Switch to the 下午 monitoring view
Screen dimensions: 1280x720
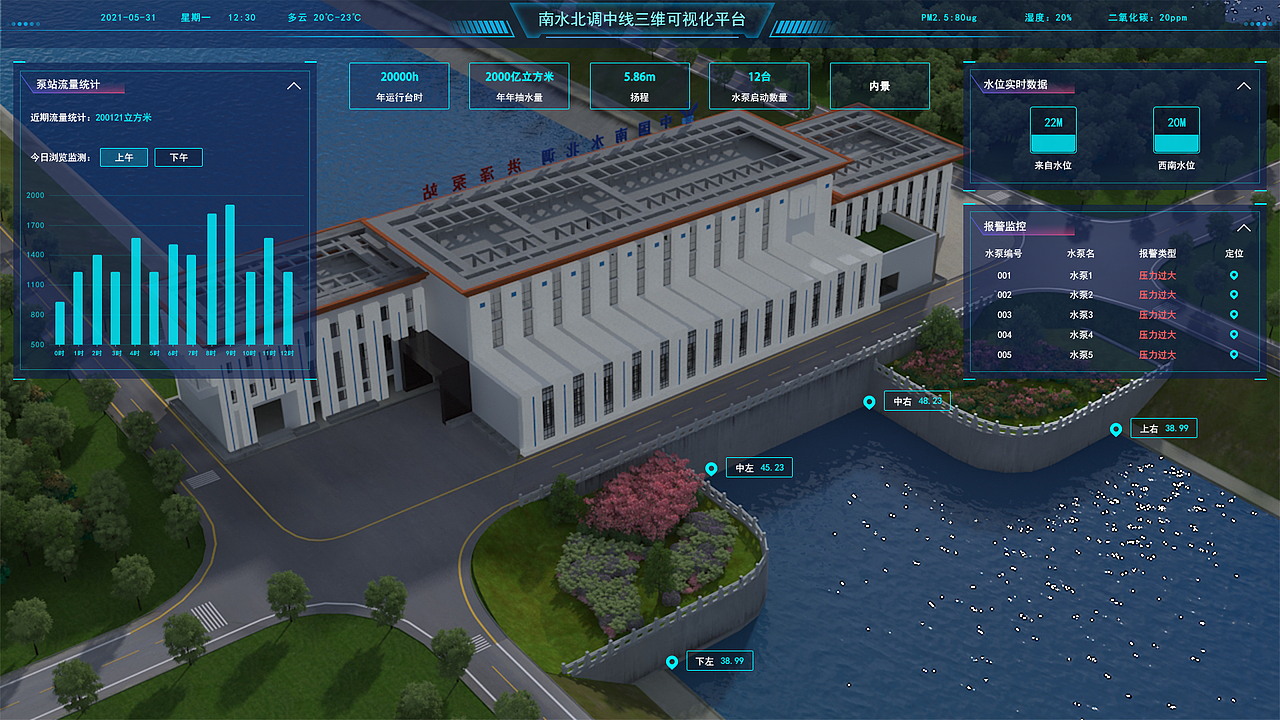[178, 158]
